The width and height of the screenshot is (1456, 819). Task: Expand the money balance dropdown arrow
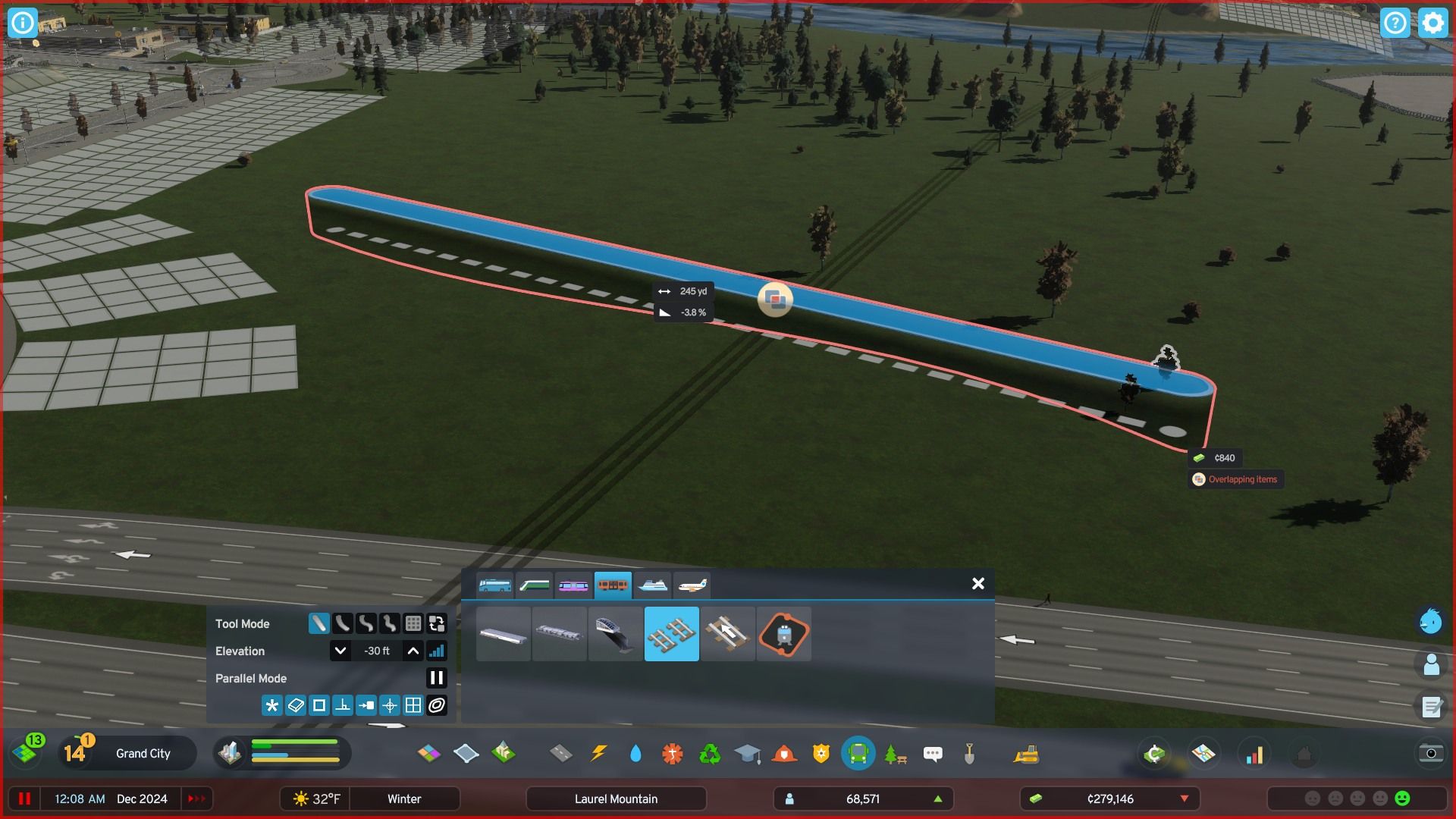(1183, 798)
